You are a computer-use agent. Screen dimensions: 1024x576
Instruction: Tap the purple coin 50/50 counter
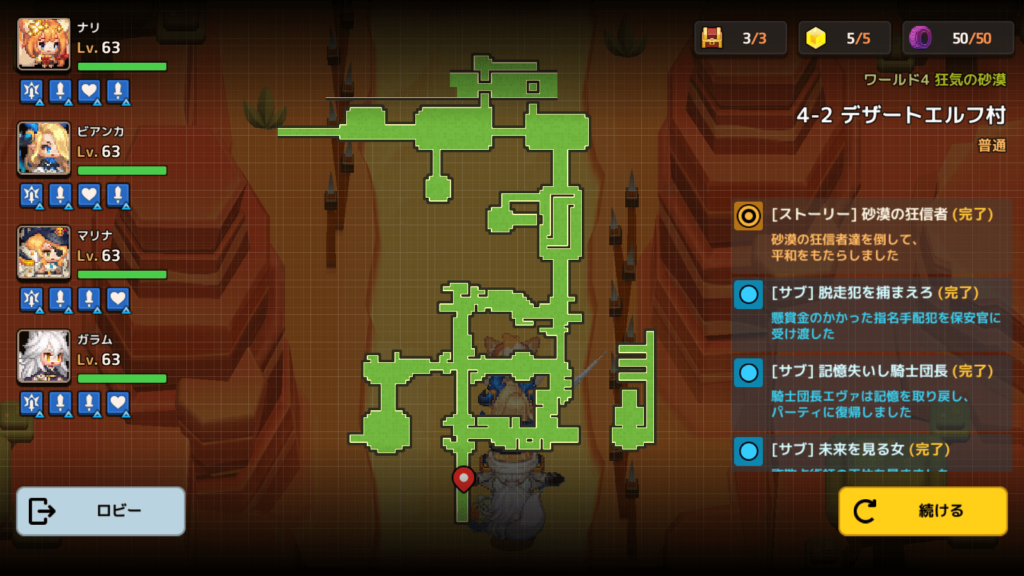click(x=958, y=38)
